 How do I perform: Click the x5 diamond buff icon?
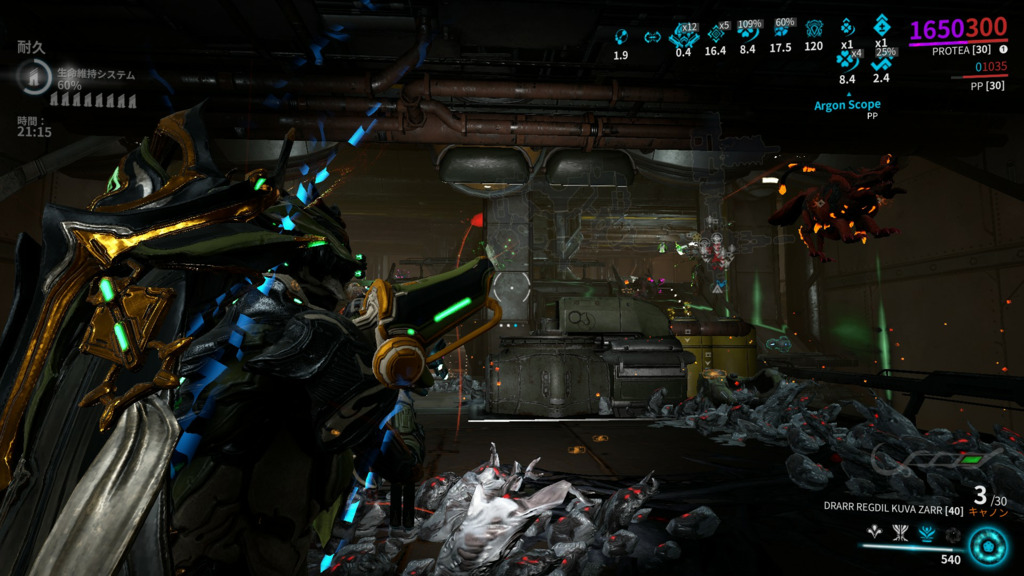point(716,33)
